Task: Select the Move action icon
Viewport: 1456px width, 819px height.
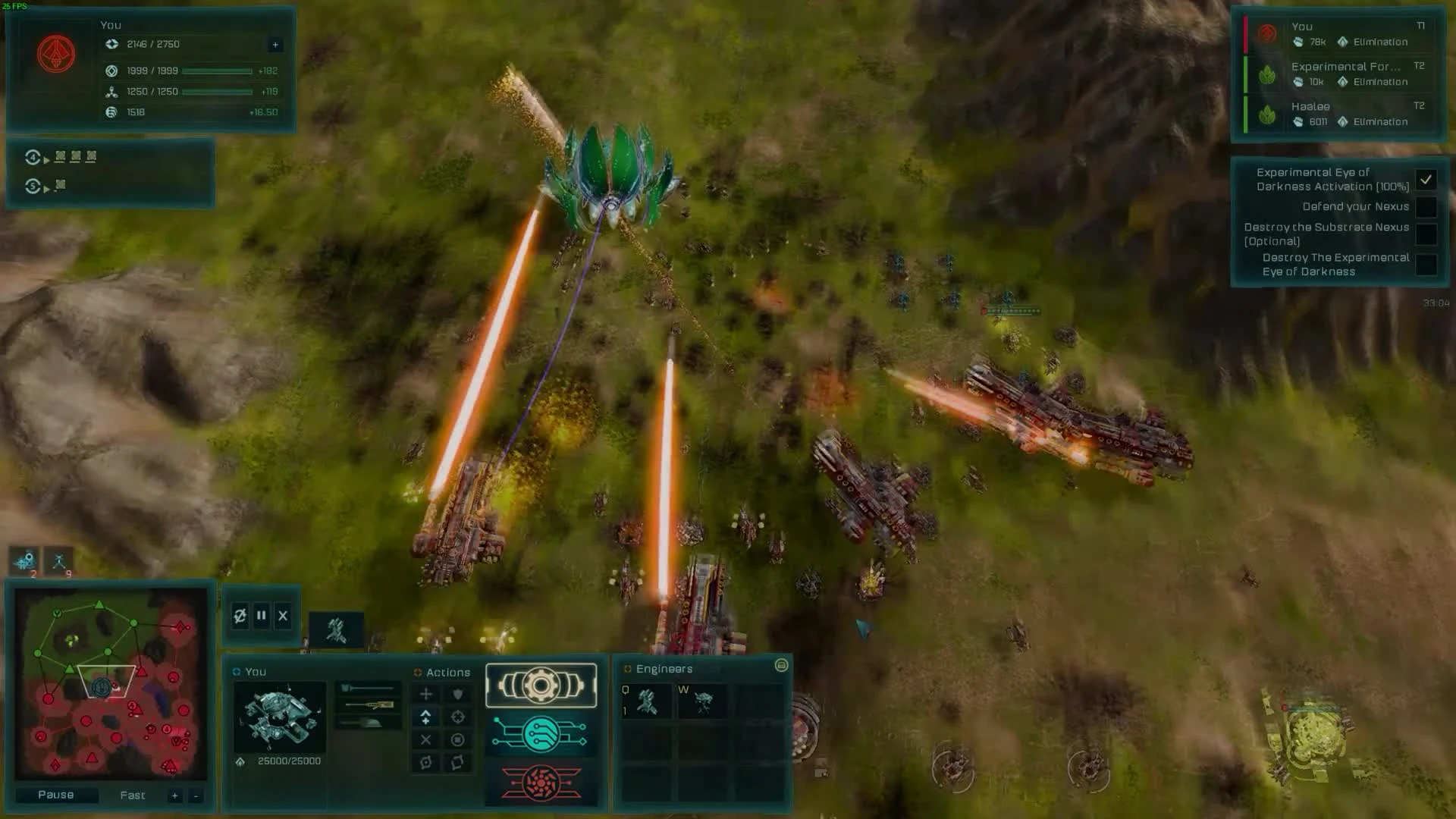Action: point(426,694)
